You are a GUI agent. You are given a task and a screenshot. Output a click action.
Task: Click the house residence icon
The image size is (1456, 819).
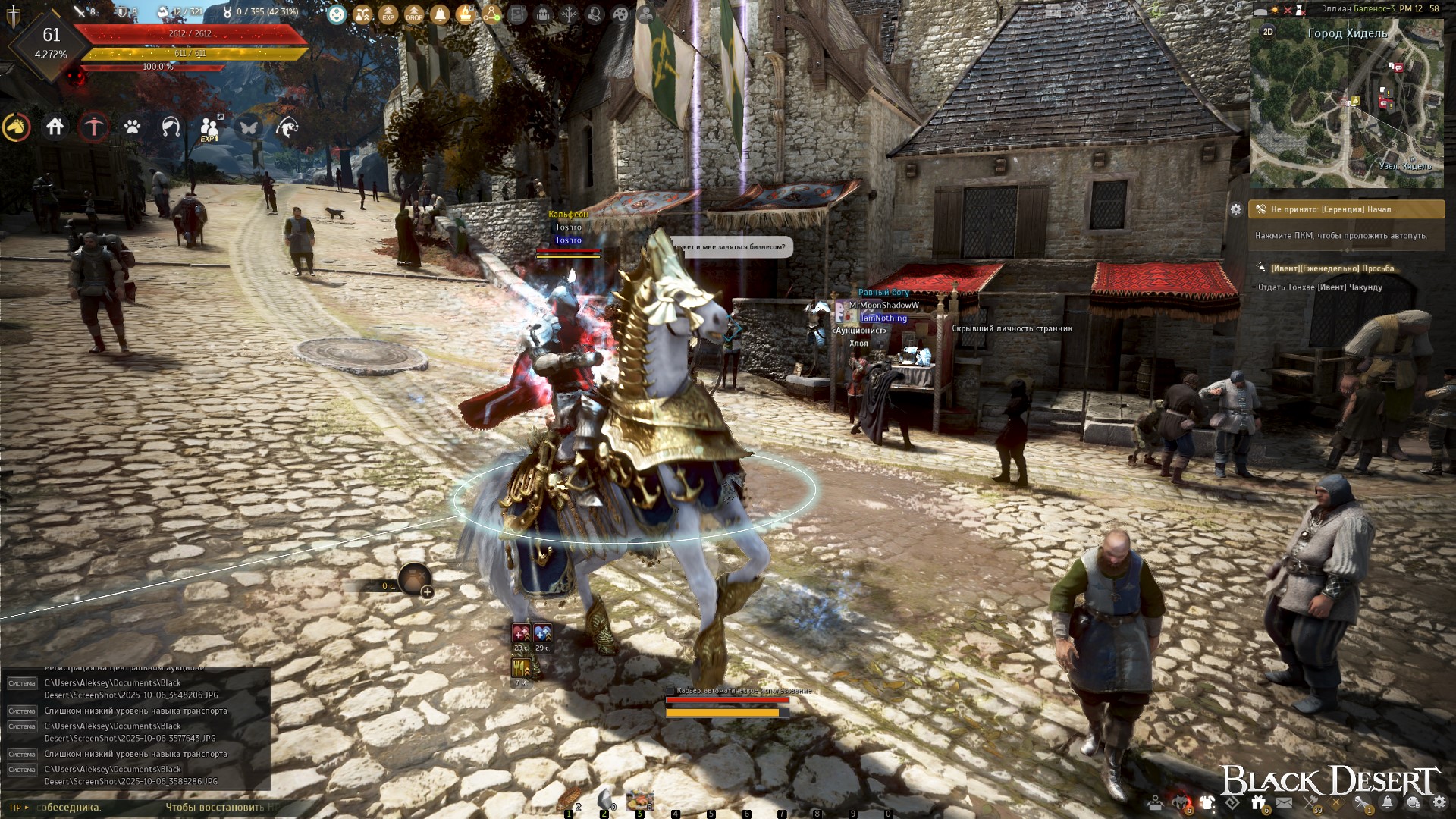pos(55,127)
